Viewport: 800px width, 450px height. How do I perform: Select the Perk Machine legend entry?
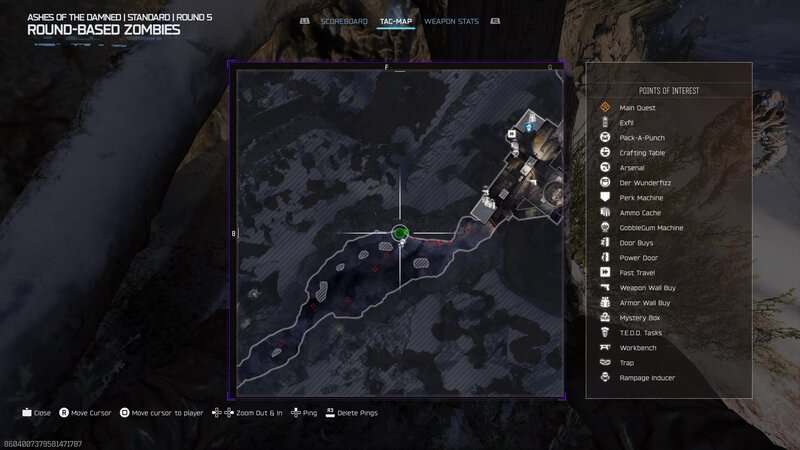[641, 198]
